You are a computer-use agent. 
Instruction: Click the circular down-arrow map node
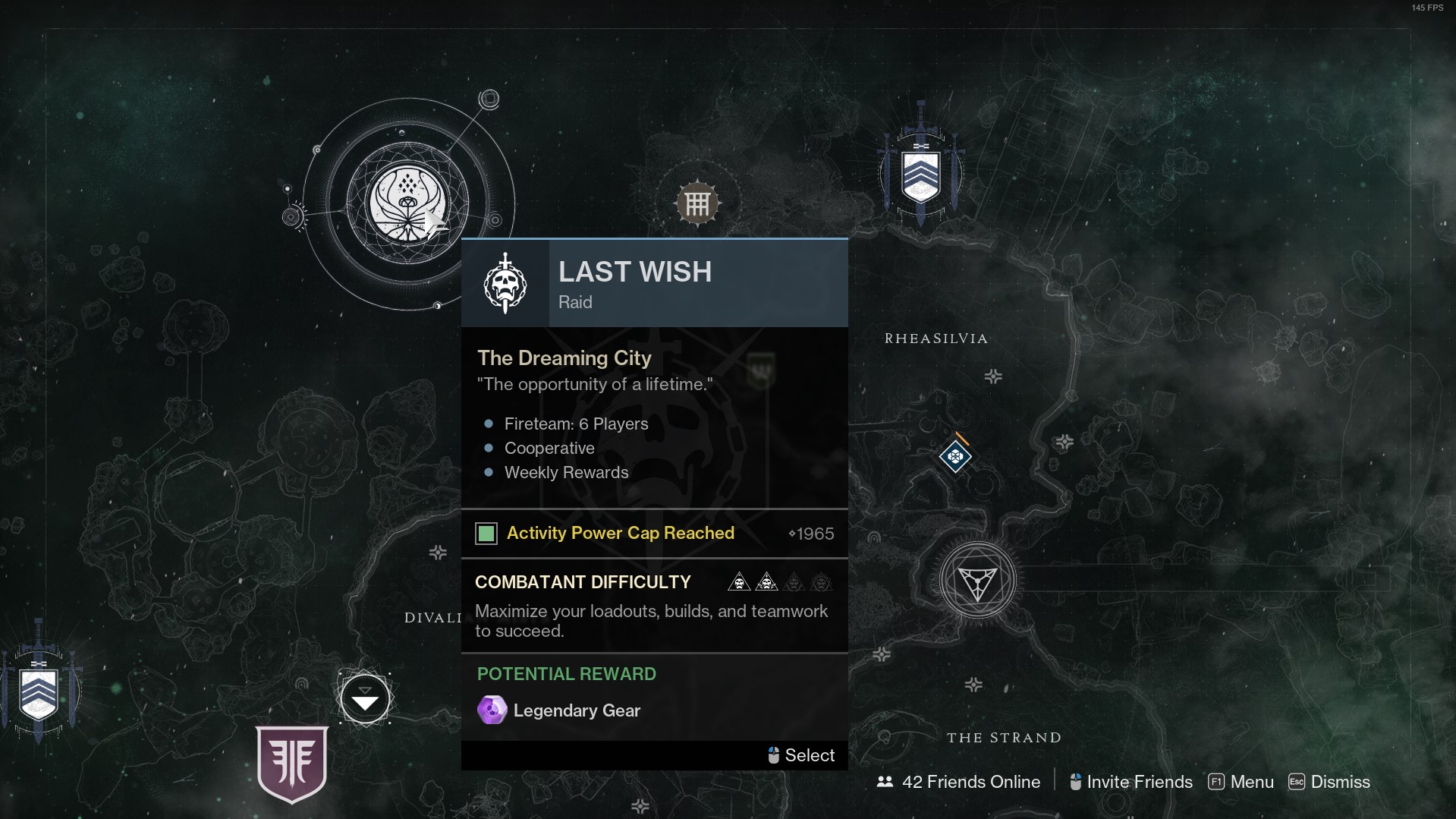365,699
